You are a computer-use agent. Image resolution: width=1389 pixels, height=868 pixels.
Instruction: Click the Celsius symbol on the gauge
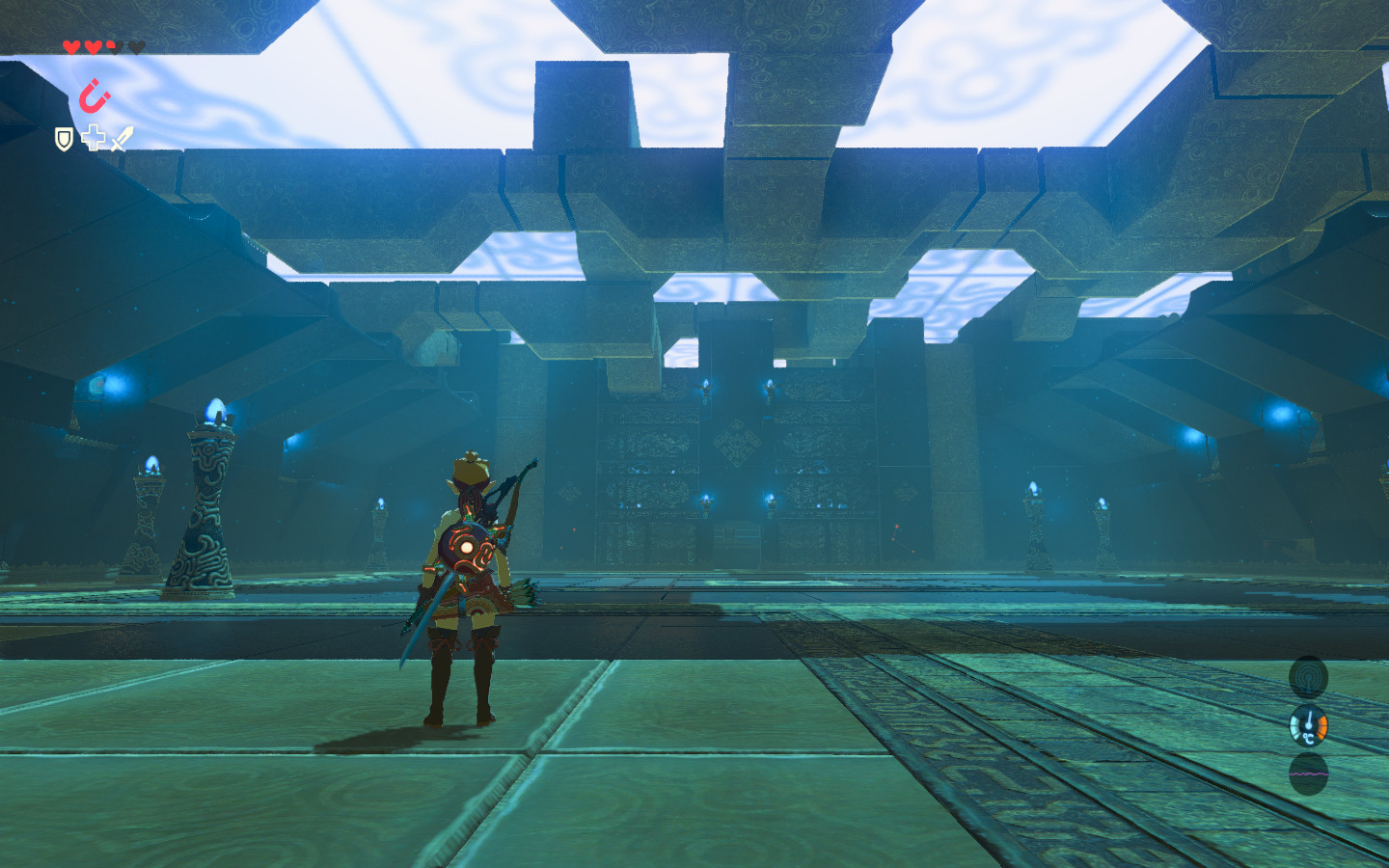(x=1308, y=738)
